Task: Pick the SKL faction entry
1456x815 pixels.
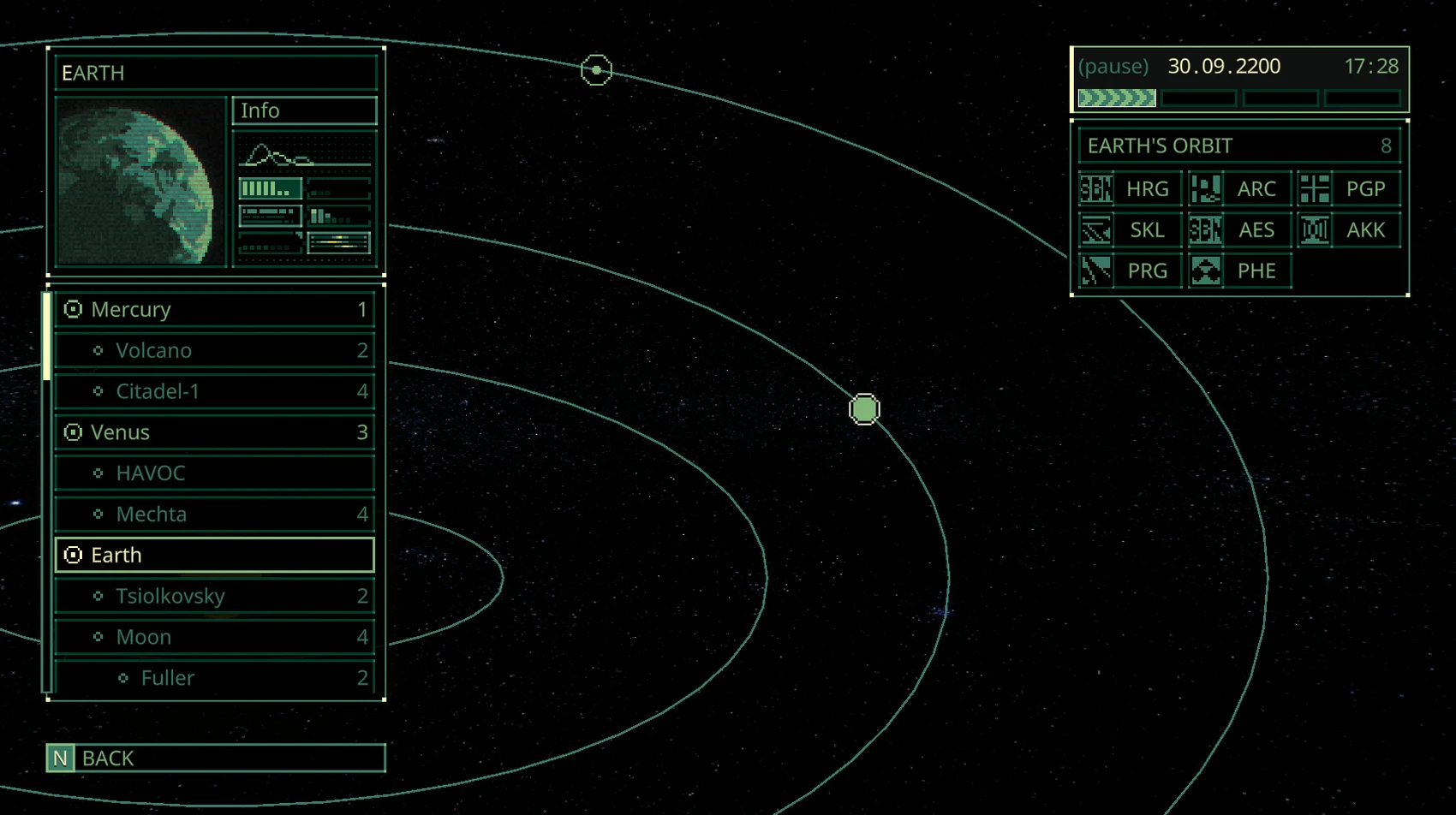Action: coord(1131,230)
